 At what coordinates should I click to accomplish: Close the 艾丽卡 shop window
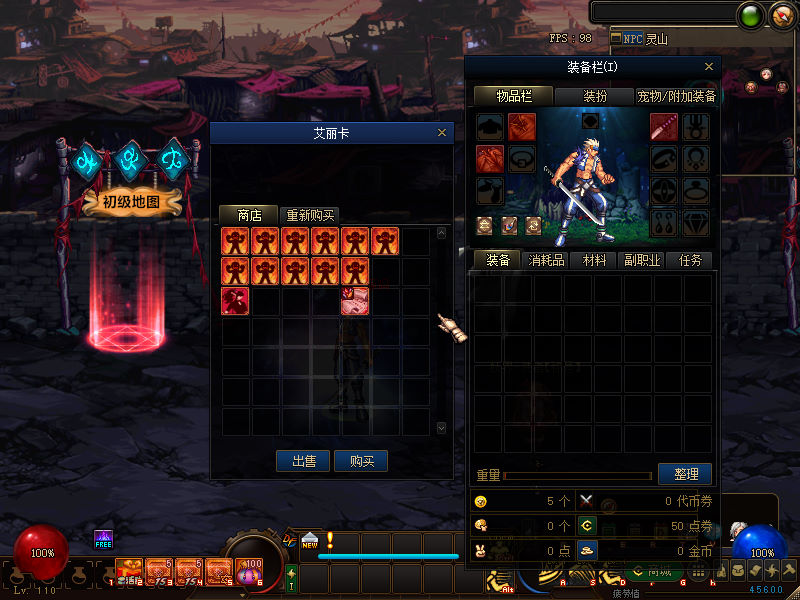[x=442, y=133]
